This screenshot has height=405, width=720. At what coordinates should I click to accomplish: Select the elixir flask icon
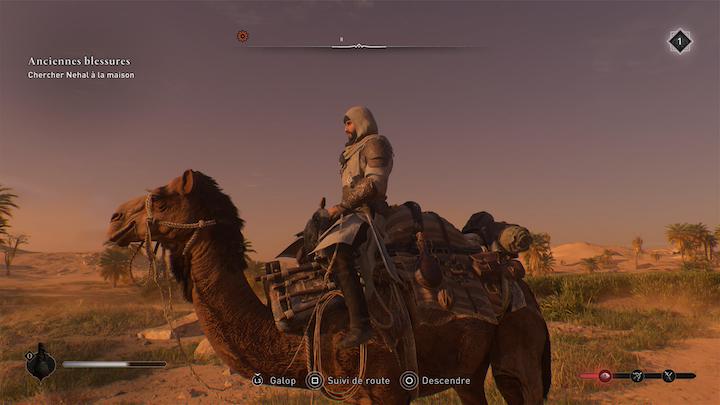40,363
